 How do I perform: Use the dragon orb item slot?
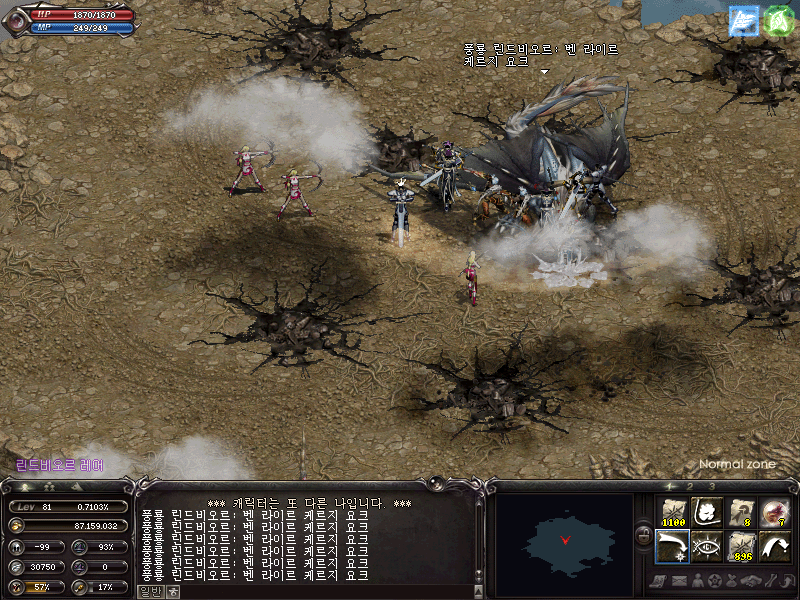(774, 511)
